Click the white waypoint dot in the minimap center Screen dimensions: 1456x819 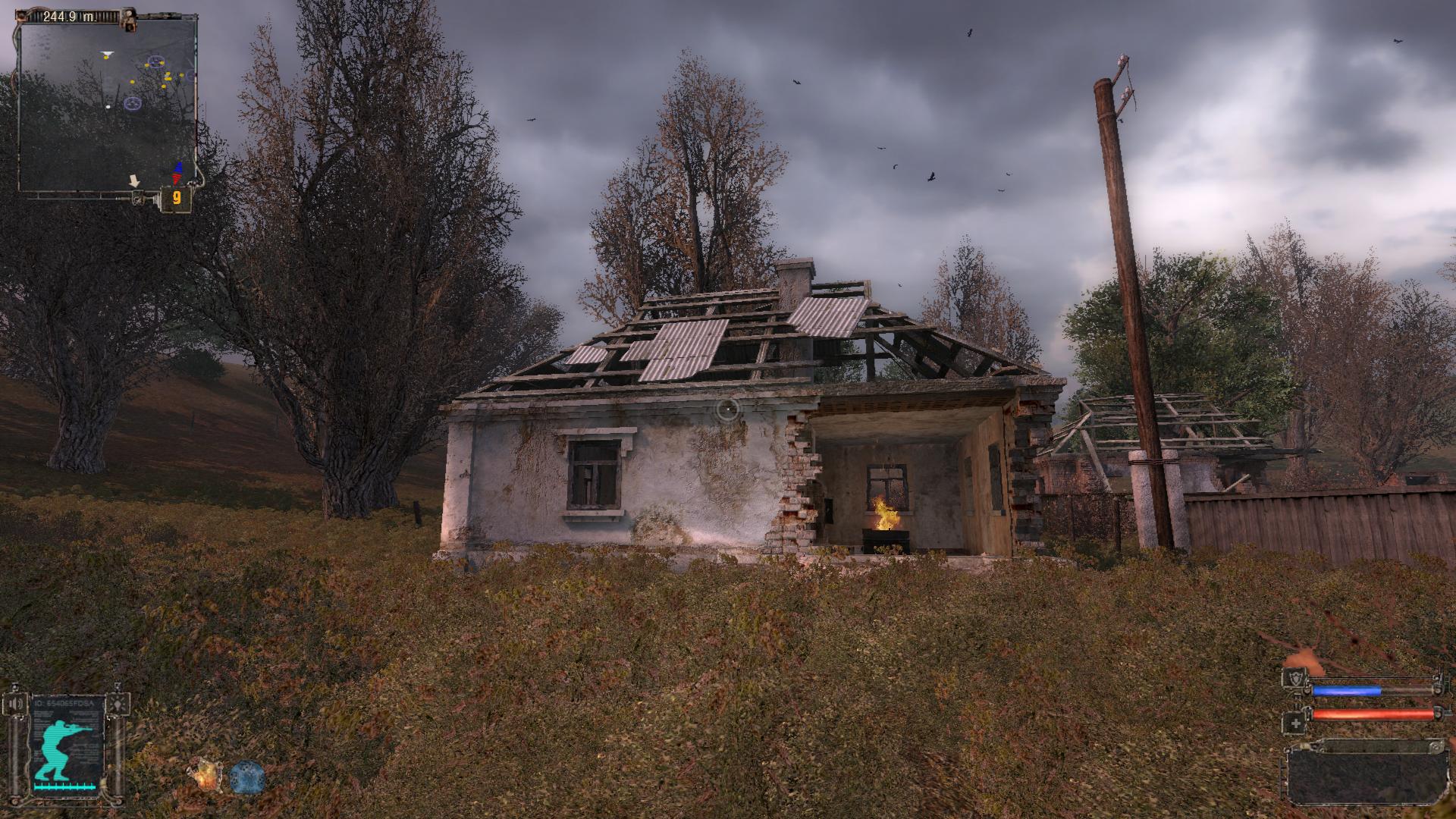point(108,107)
